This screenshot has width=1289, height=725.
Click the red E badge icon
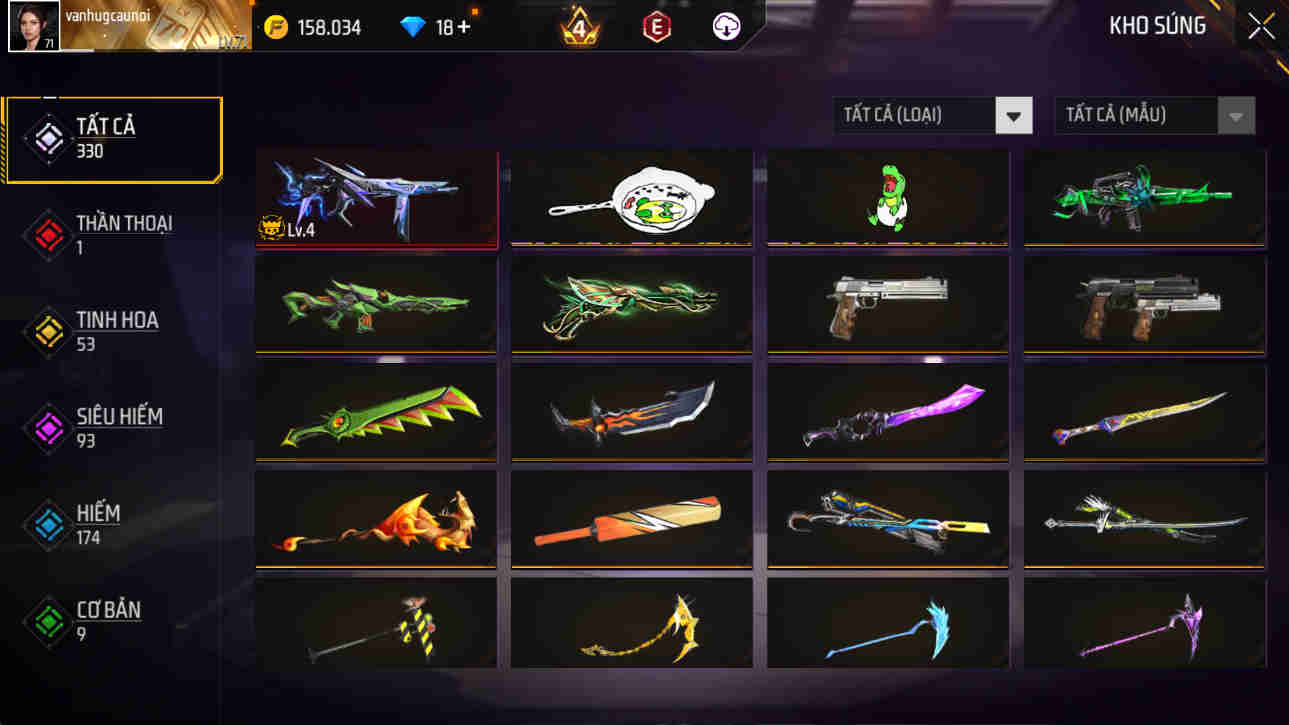[x=657, y=26]
